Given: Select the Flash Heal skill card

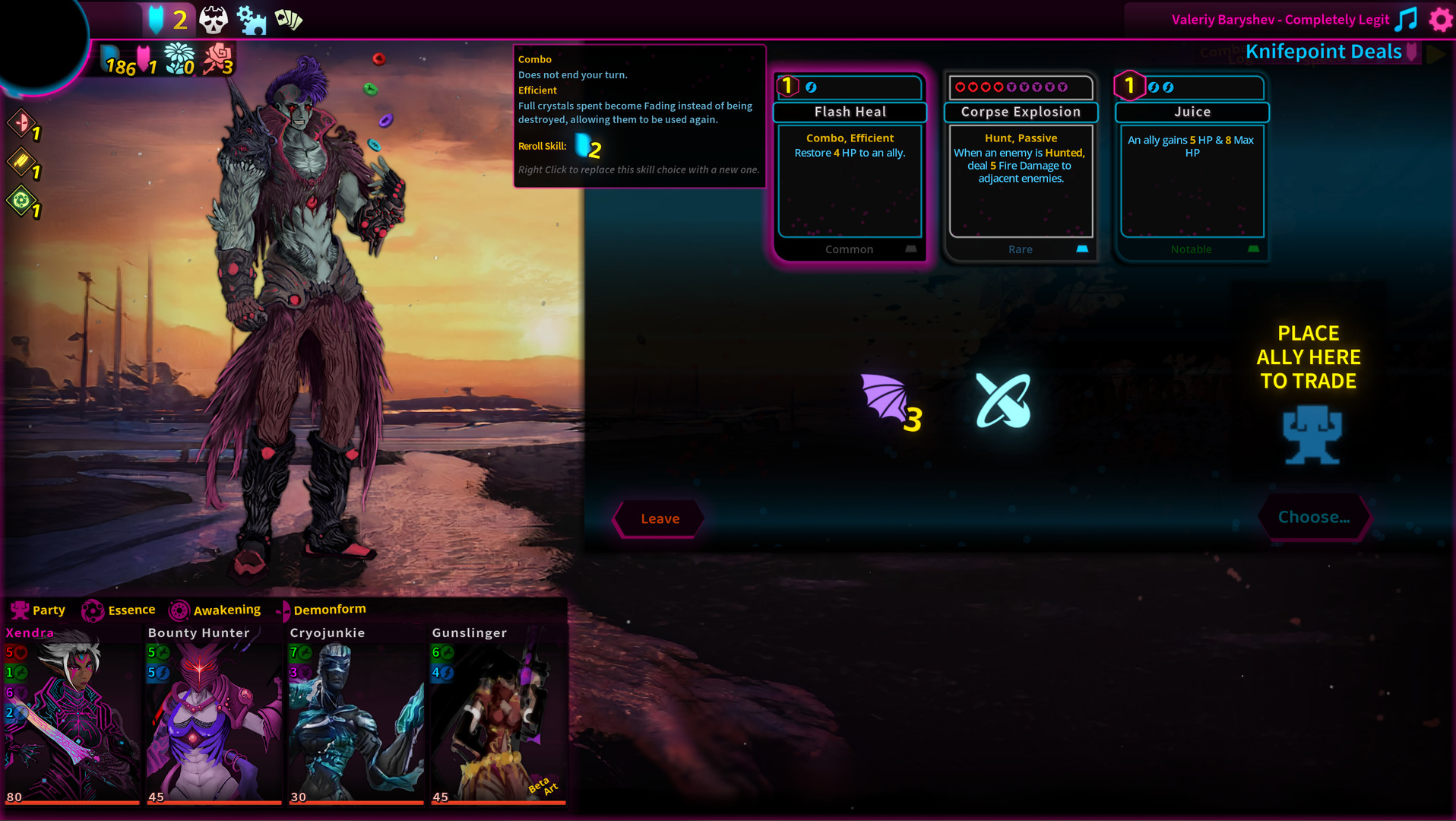Looking at the screenshot, I should coord(850,169).
